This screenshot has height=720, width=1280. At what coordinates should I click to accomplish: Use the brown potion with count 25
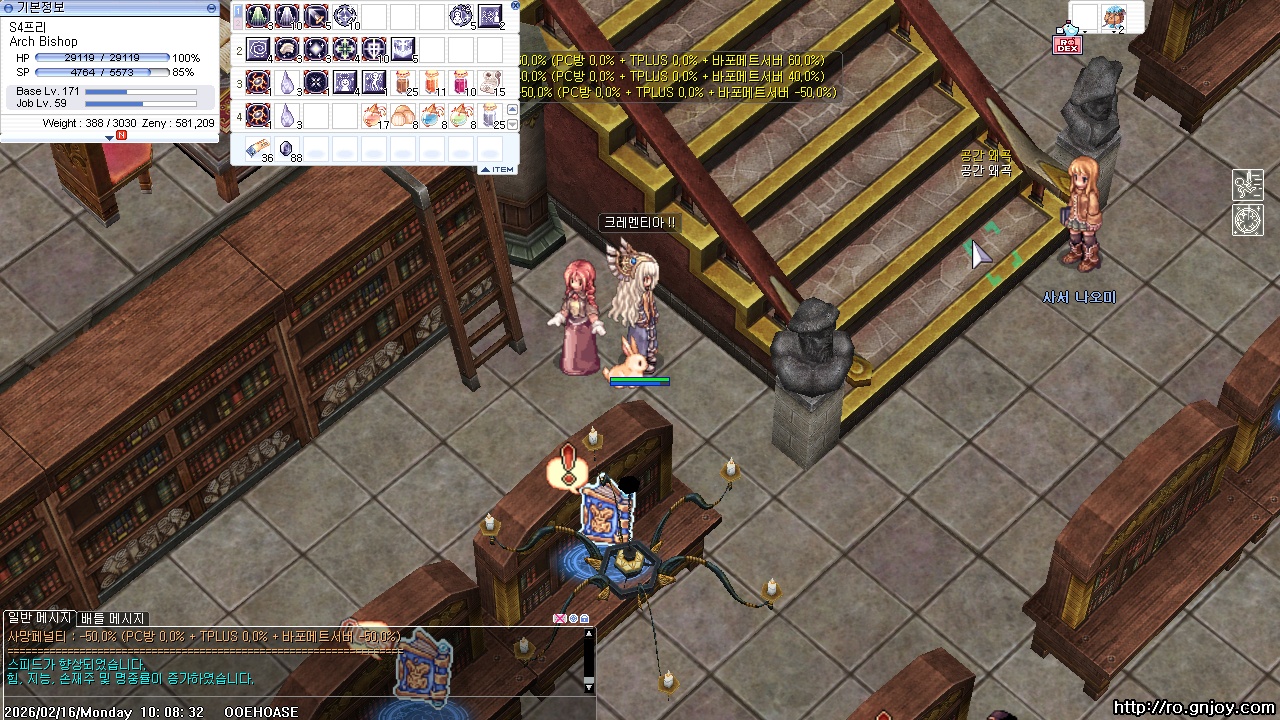[x=402, y=82]
